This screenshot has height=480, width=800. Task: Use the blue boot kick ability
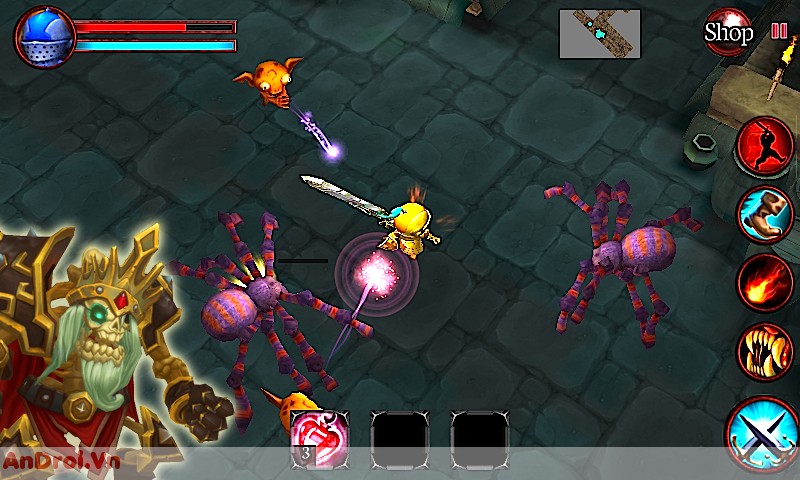[x=765, y=214]
